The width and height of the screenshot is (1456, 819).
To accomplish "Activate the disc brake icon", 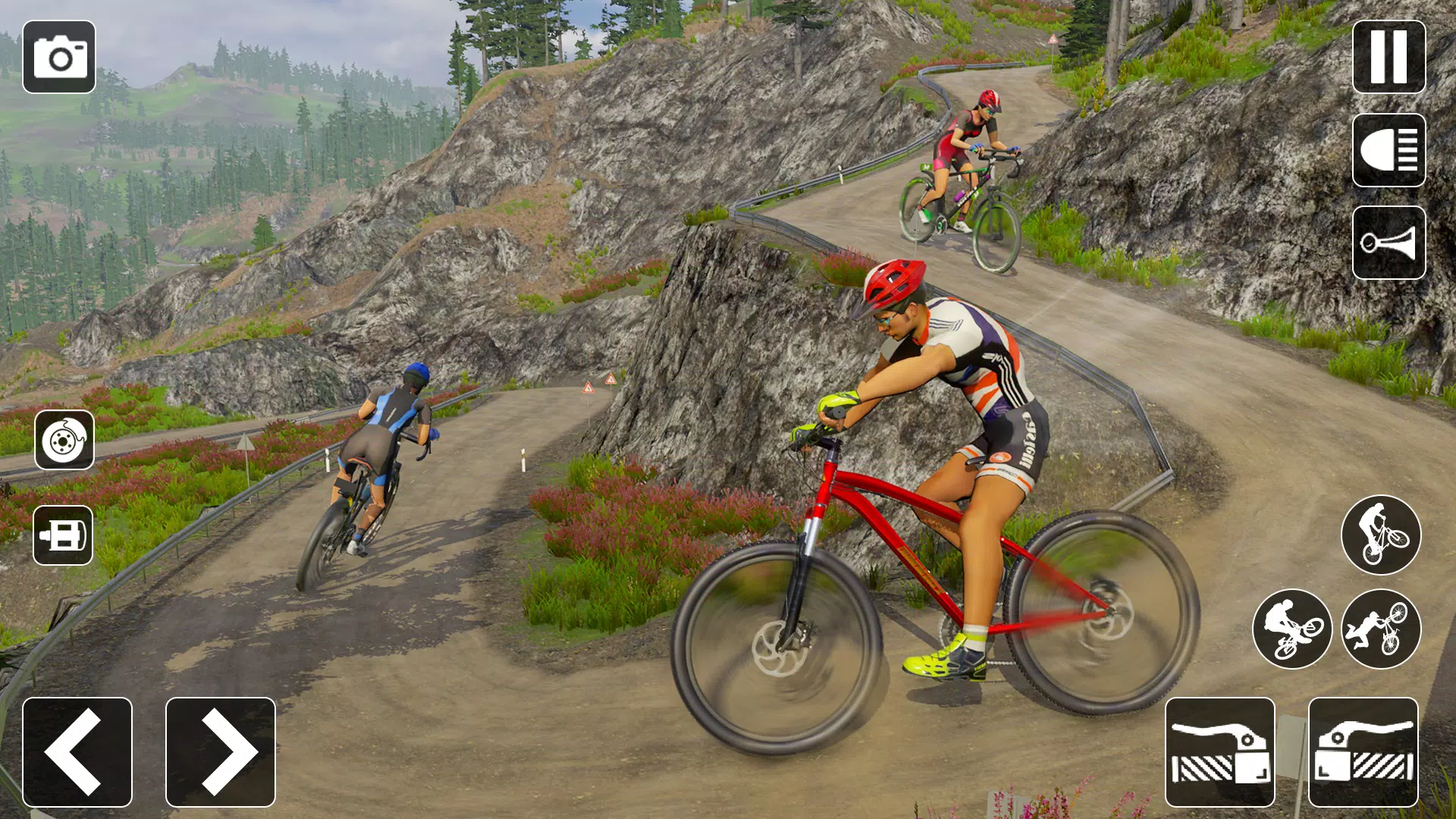I will click(x=64, y=440).
